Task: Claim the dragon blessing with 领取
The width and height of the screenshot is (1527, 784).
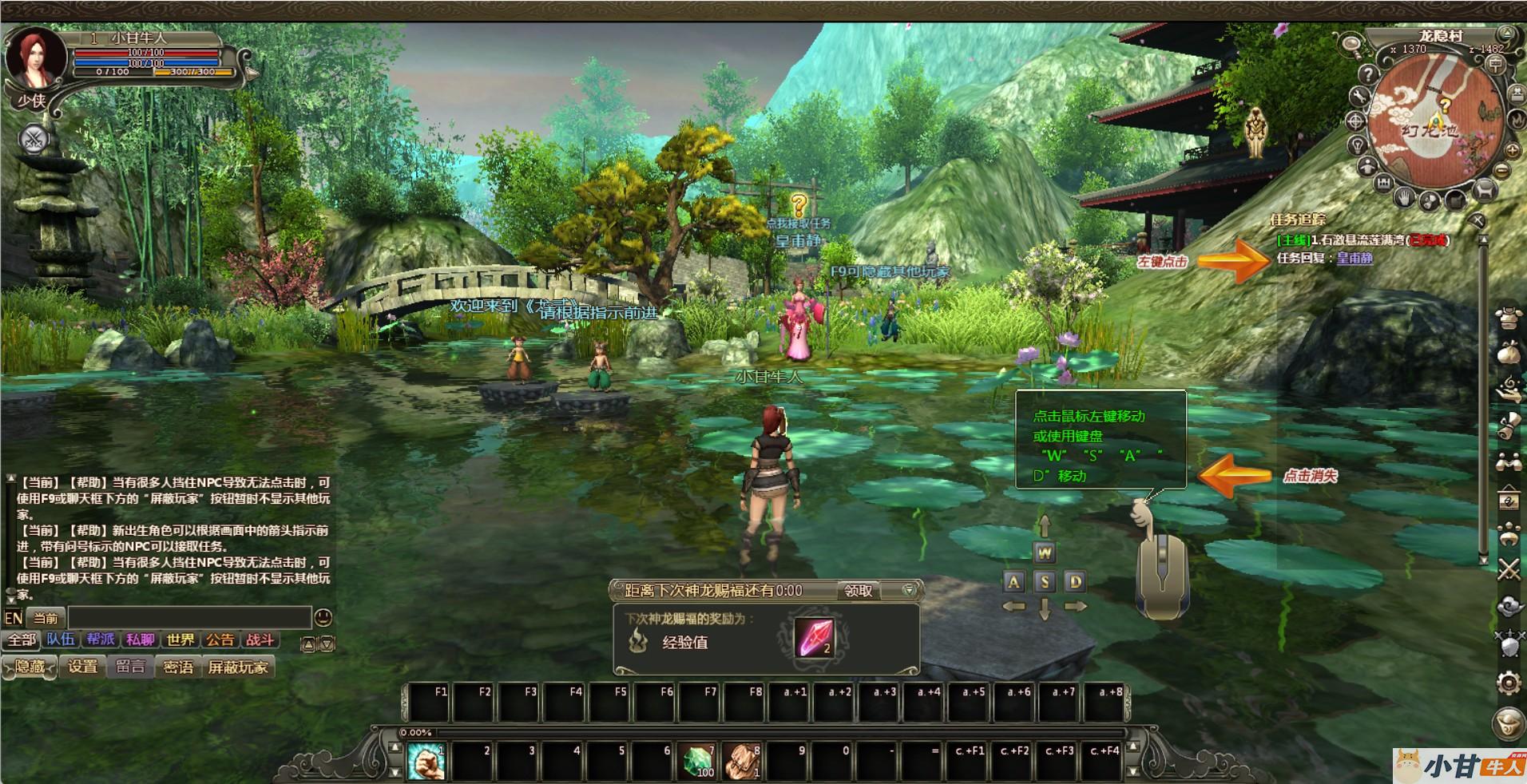Action: [859, 591]
